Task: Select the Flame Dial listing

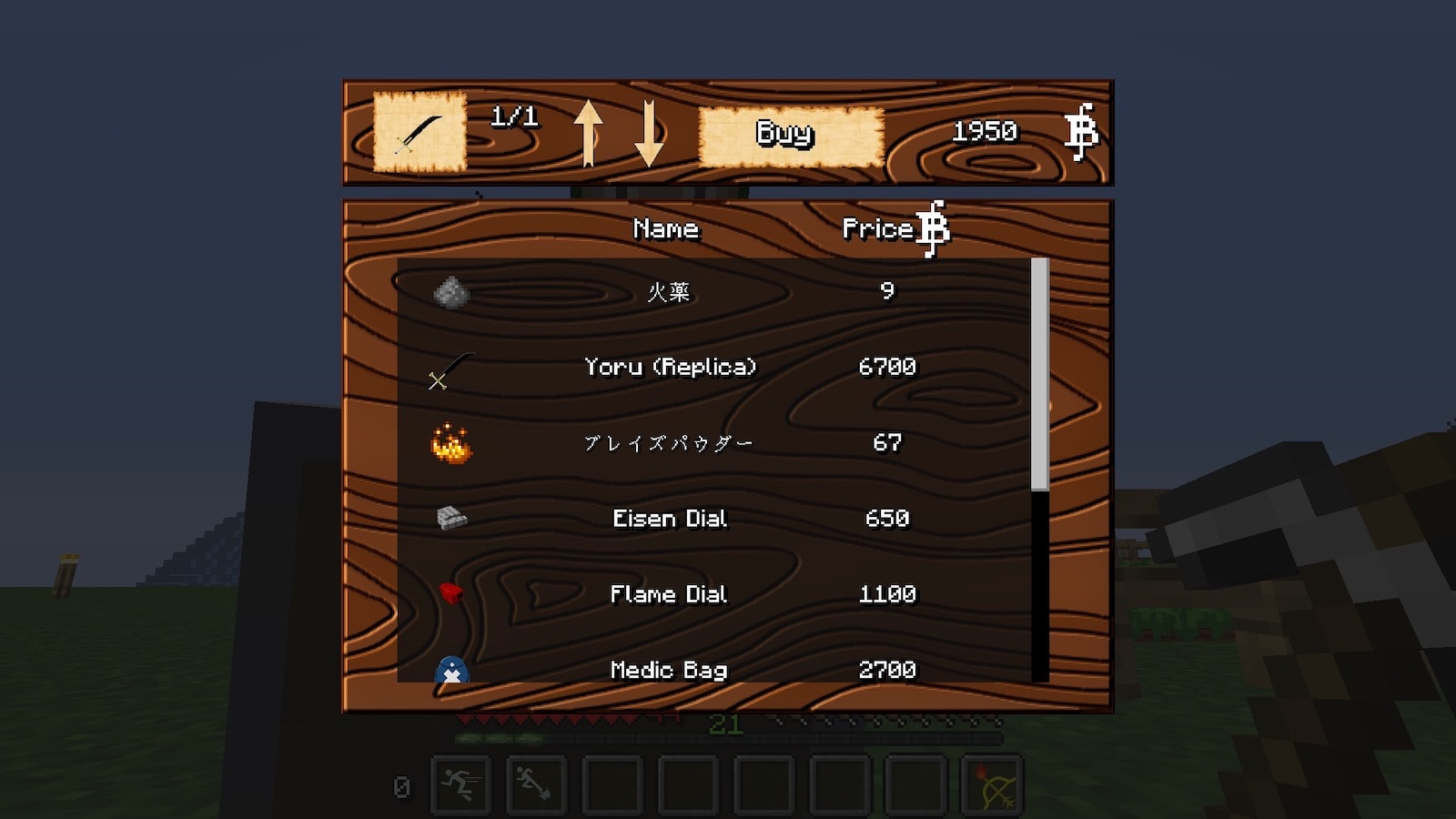Action: click(670, 594)
